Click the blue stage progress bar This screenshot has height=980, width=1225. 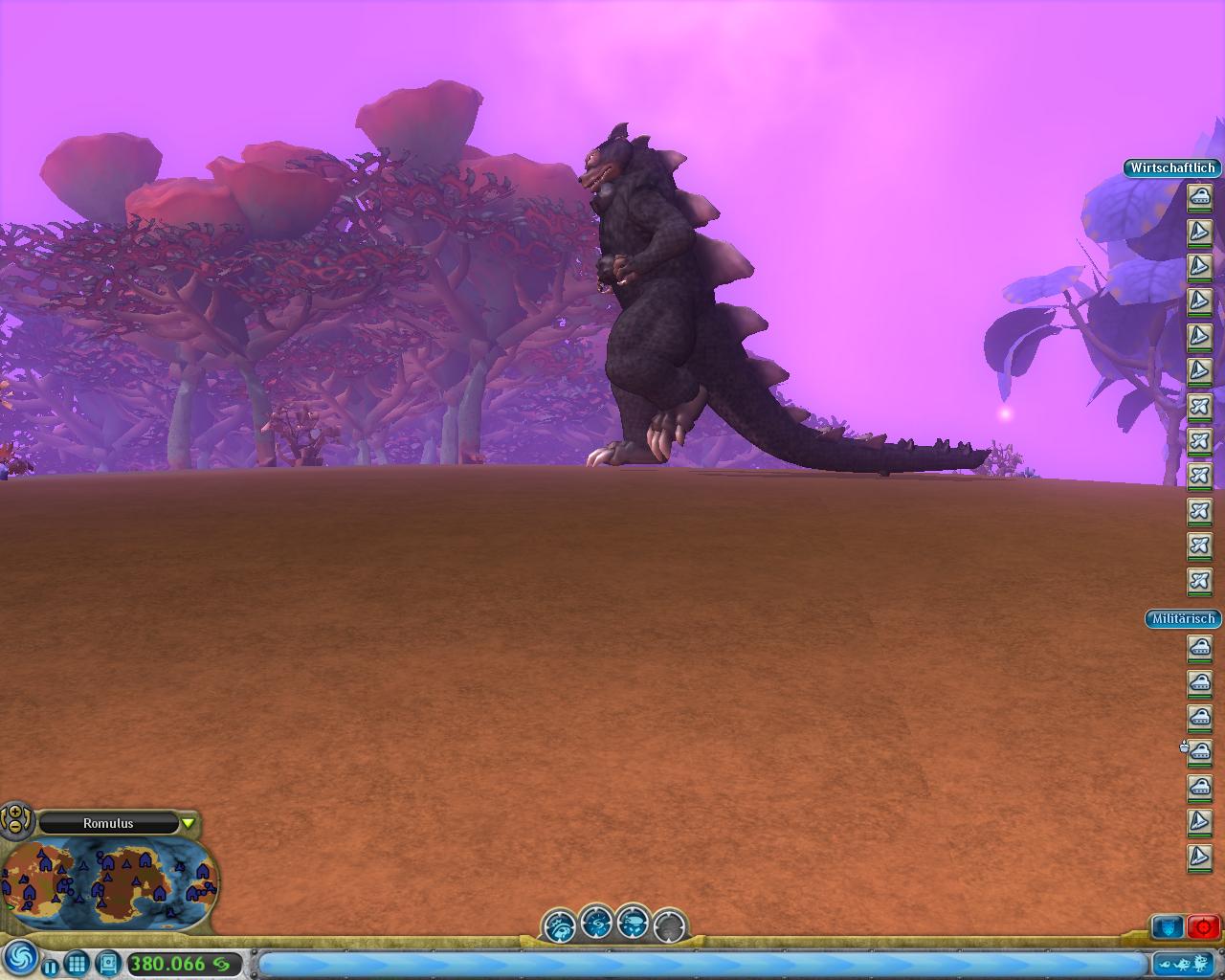pyautogui.click(x=702, y=963)
